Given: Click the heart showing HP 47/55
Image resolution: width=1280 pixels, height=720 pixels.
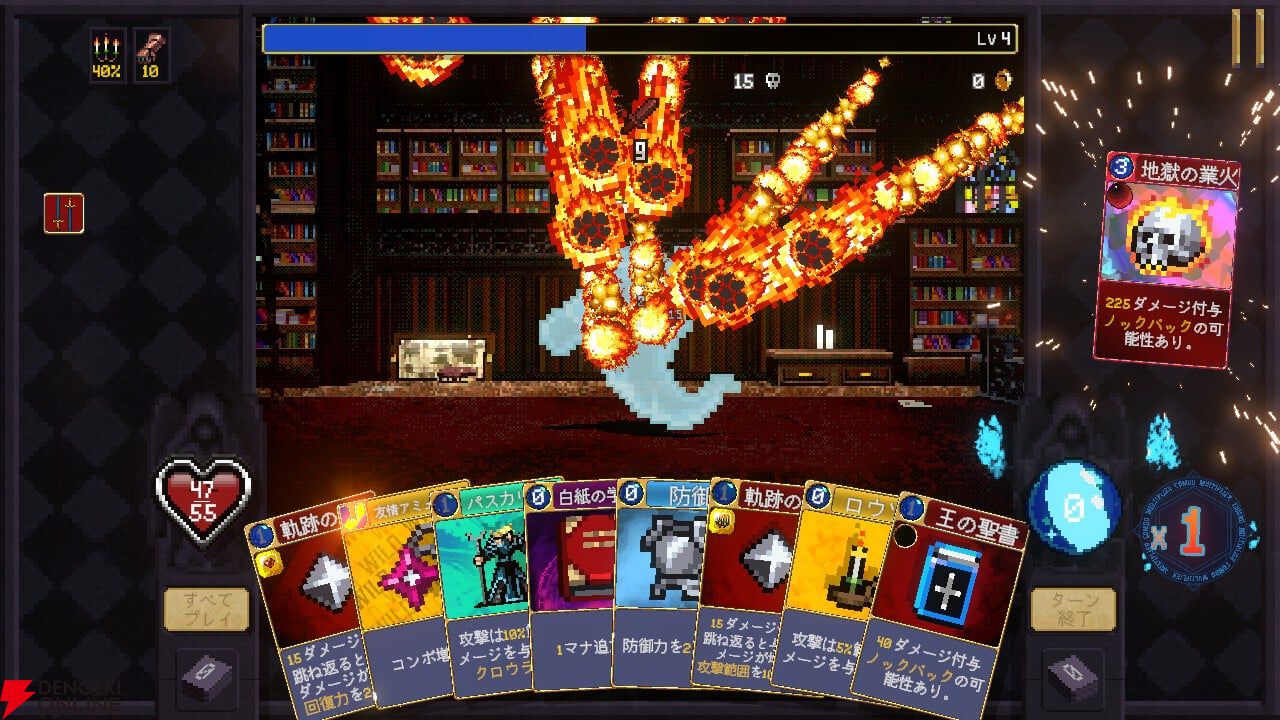Looking at the screenshot, I should [201, 493].
